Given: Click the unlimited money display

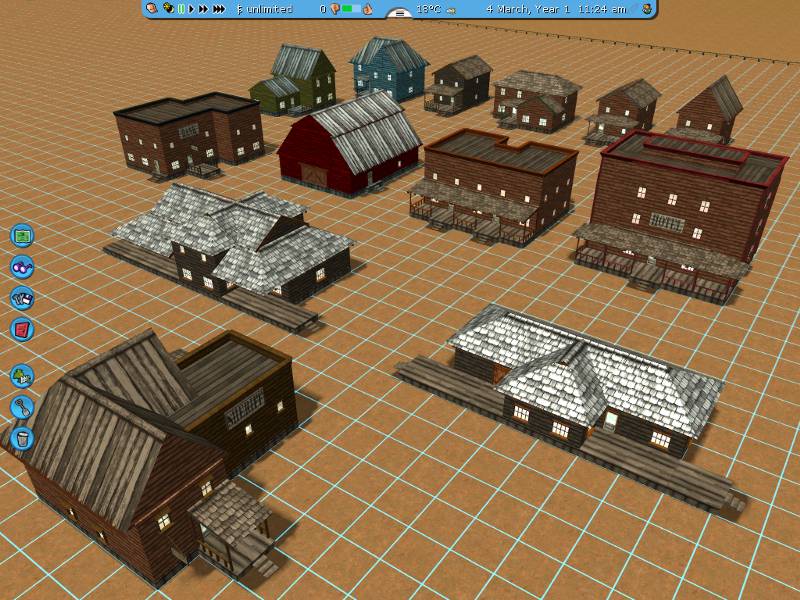Looking at the screenshot, I should [x=265, y=9].
